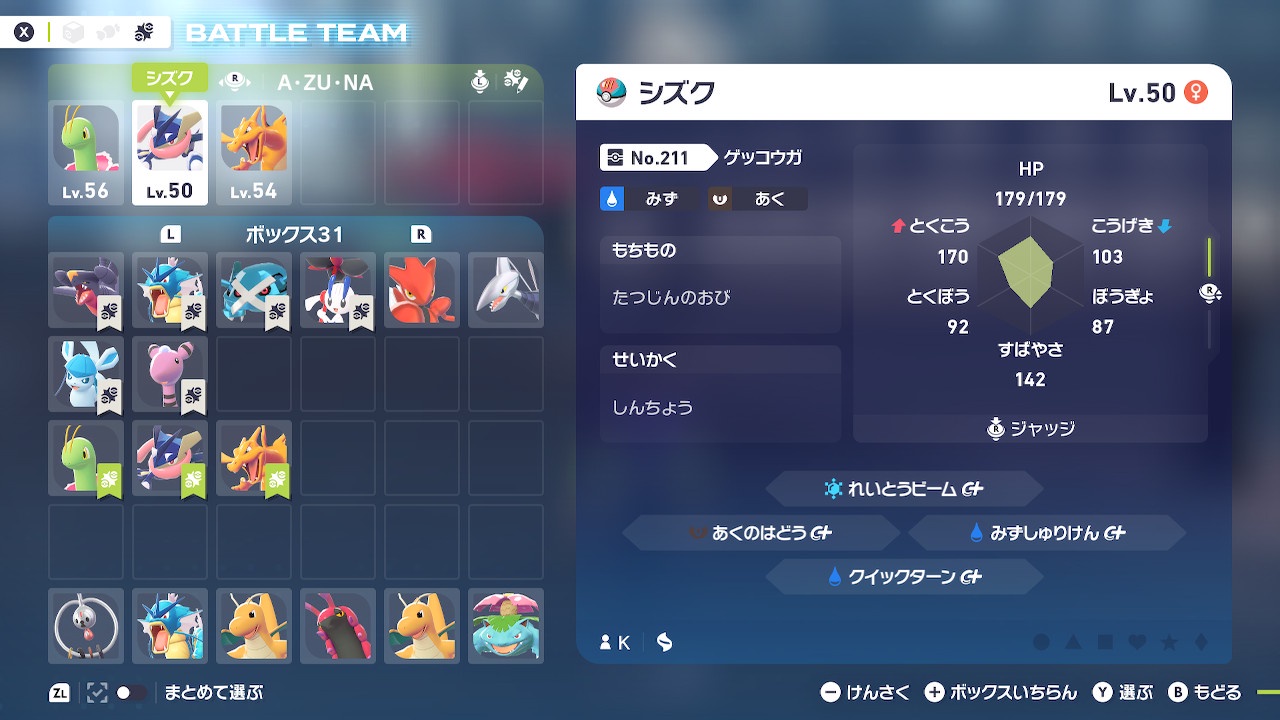Image resolution: width=1280 pixels, height=720 pixels.
Task: Select the みずしゅりけん move
Action: [x=1046, y=533]
